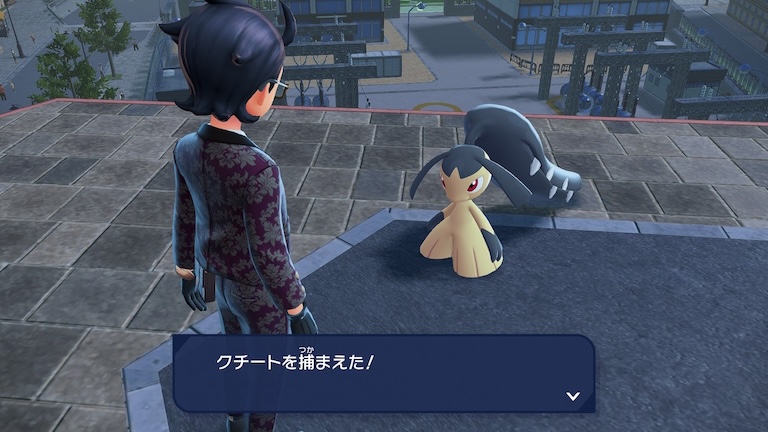
Task: Click the クチートを捕まえた dialogue box
Action: point(383,372)
